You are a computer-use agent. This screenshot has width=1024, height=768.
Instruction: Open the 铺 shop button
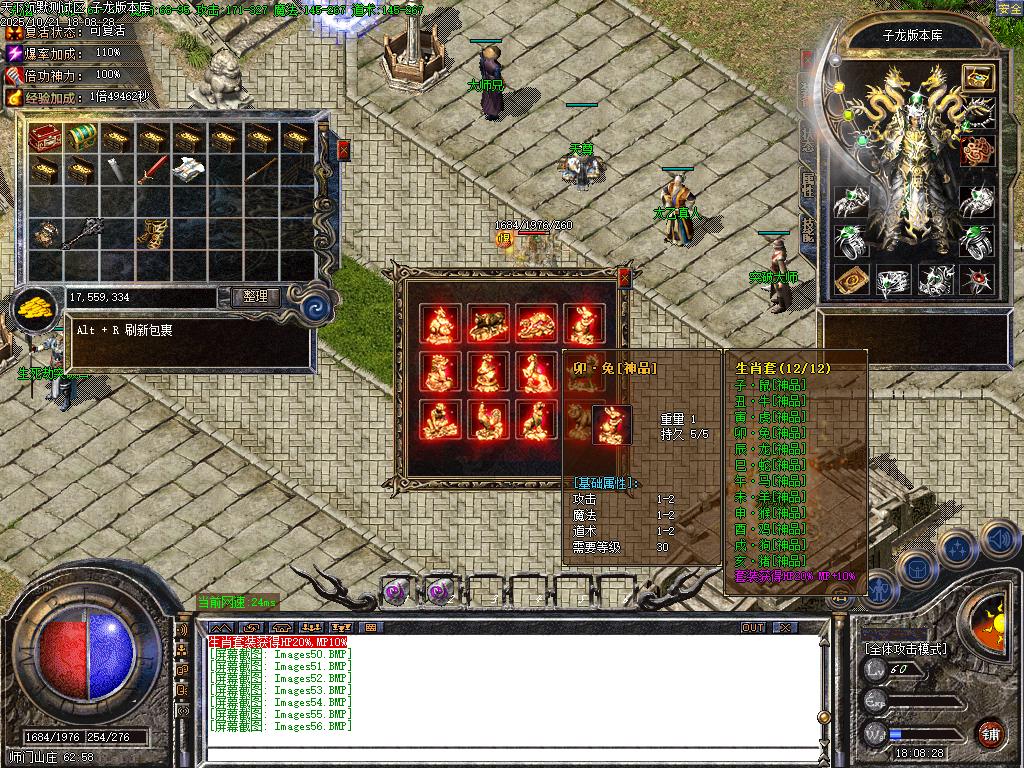tap(990, 733)
